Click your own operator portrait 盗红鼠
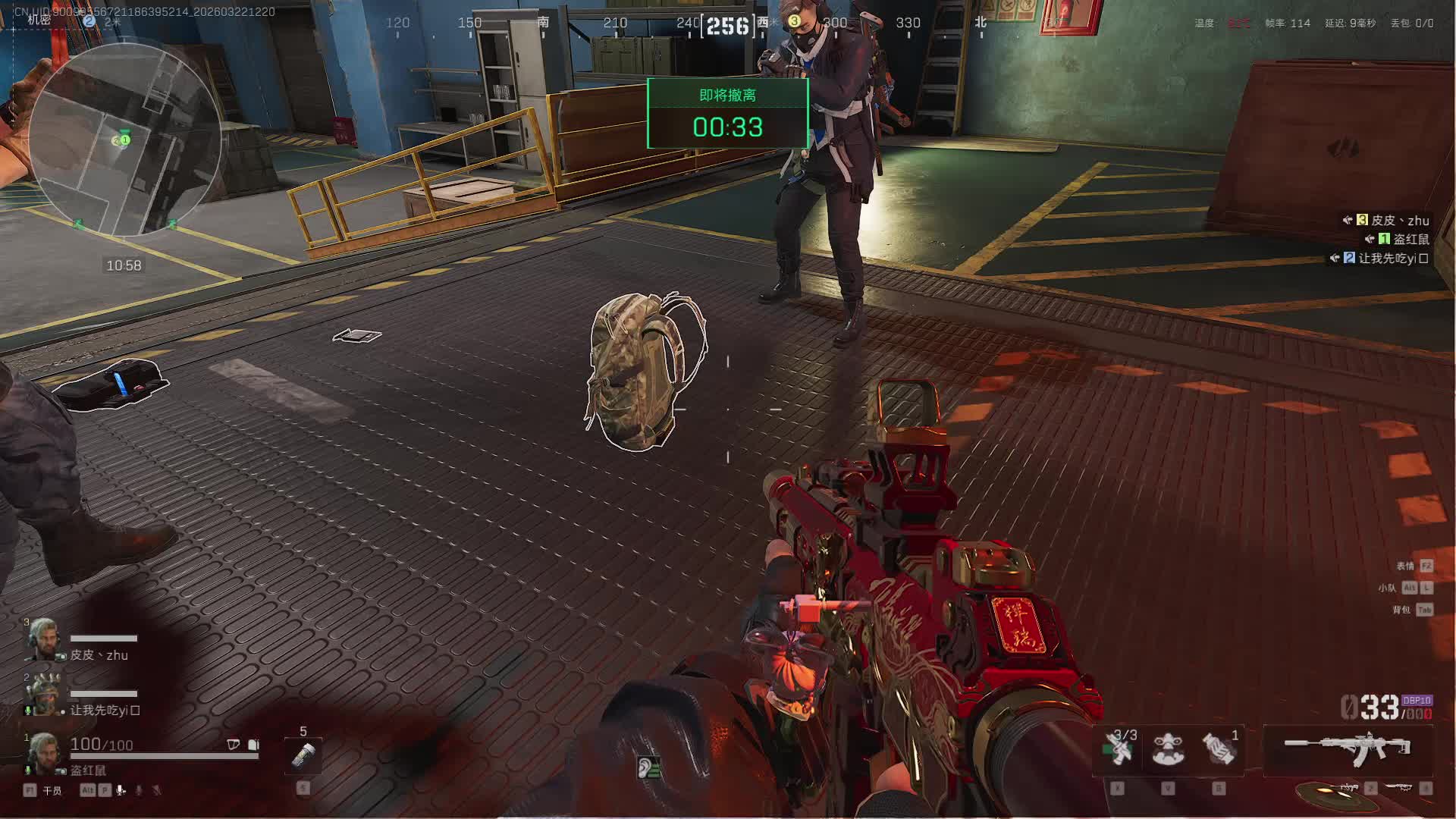This screenshot has height=819, width=1456. point(43,753)
